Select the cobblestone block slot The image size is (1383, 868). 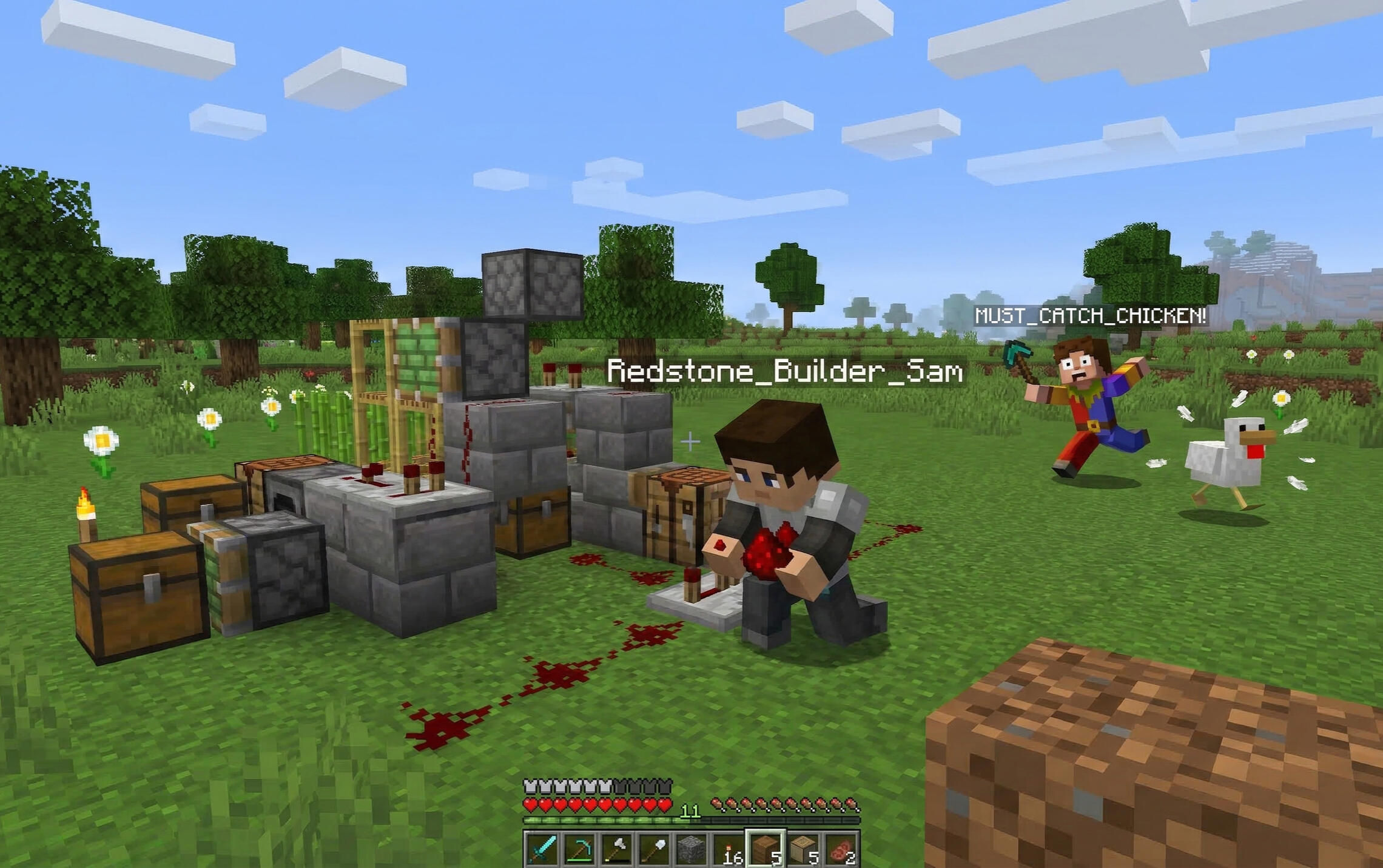coord(691,849)
